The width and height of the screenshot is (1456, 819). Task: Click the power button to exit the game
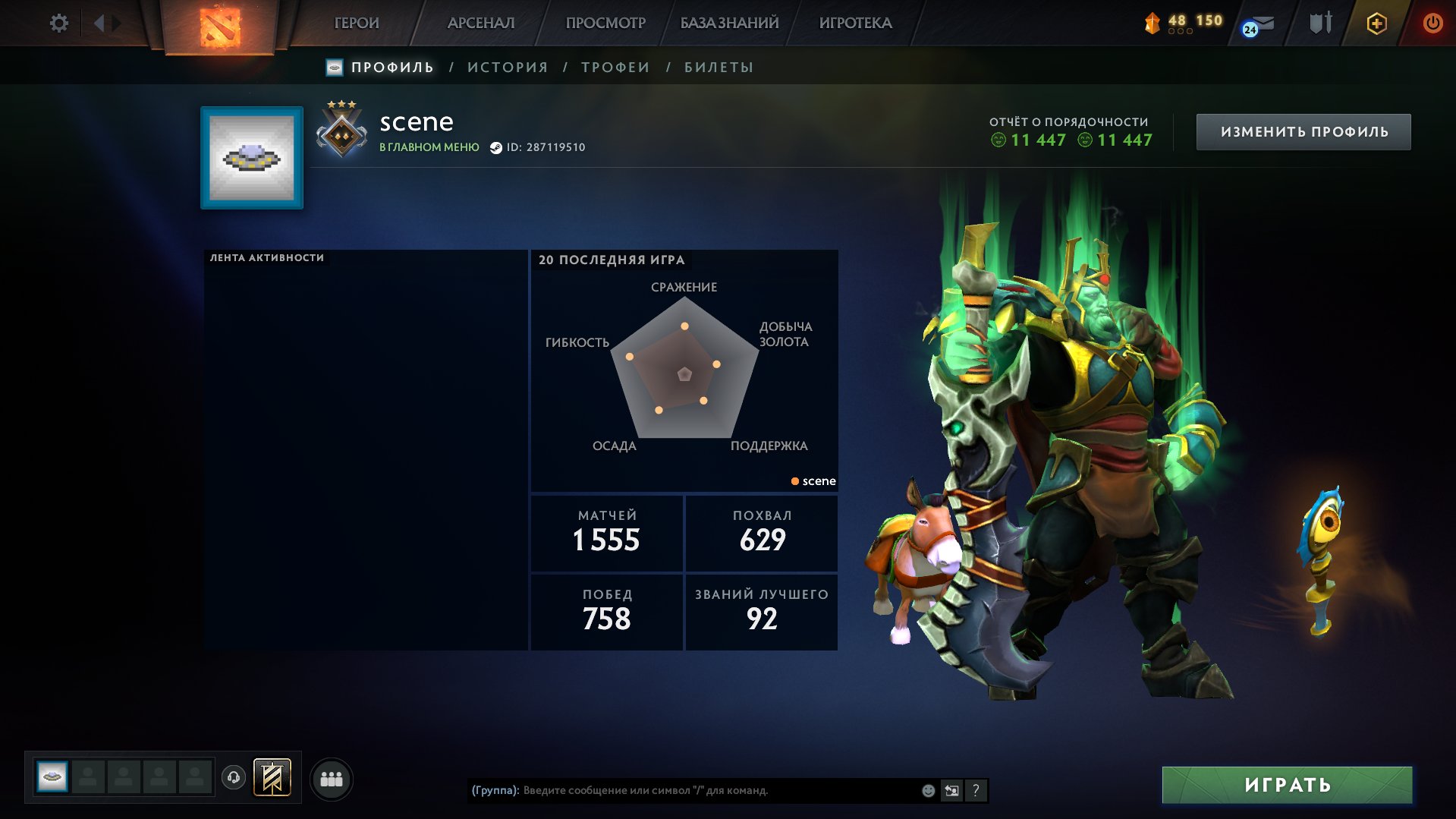click(x=1432, y=23)
